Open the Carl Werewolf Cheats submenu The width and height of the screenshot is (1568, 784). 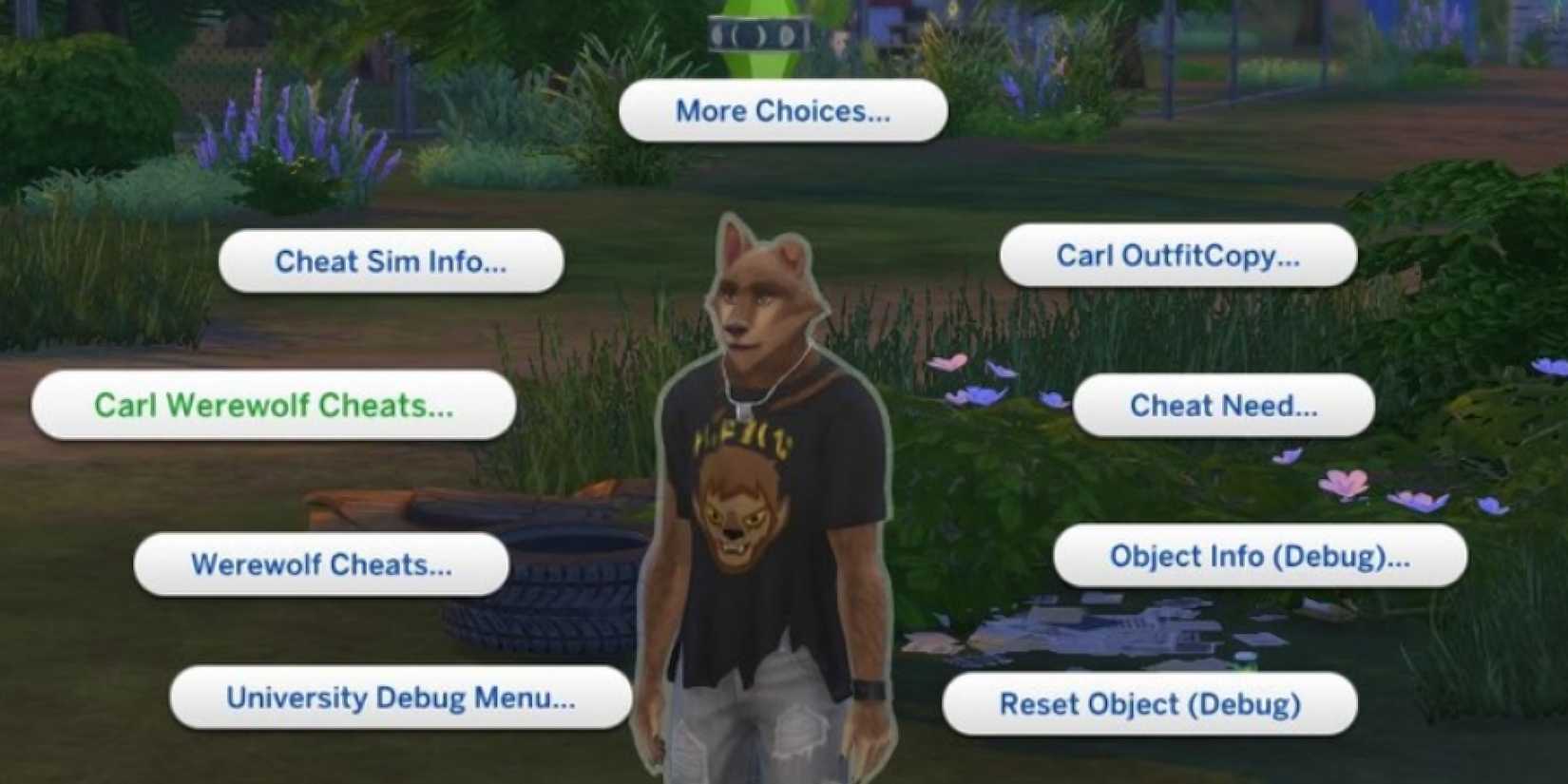[x=274, y=406]
